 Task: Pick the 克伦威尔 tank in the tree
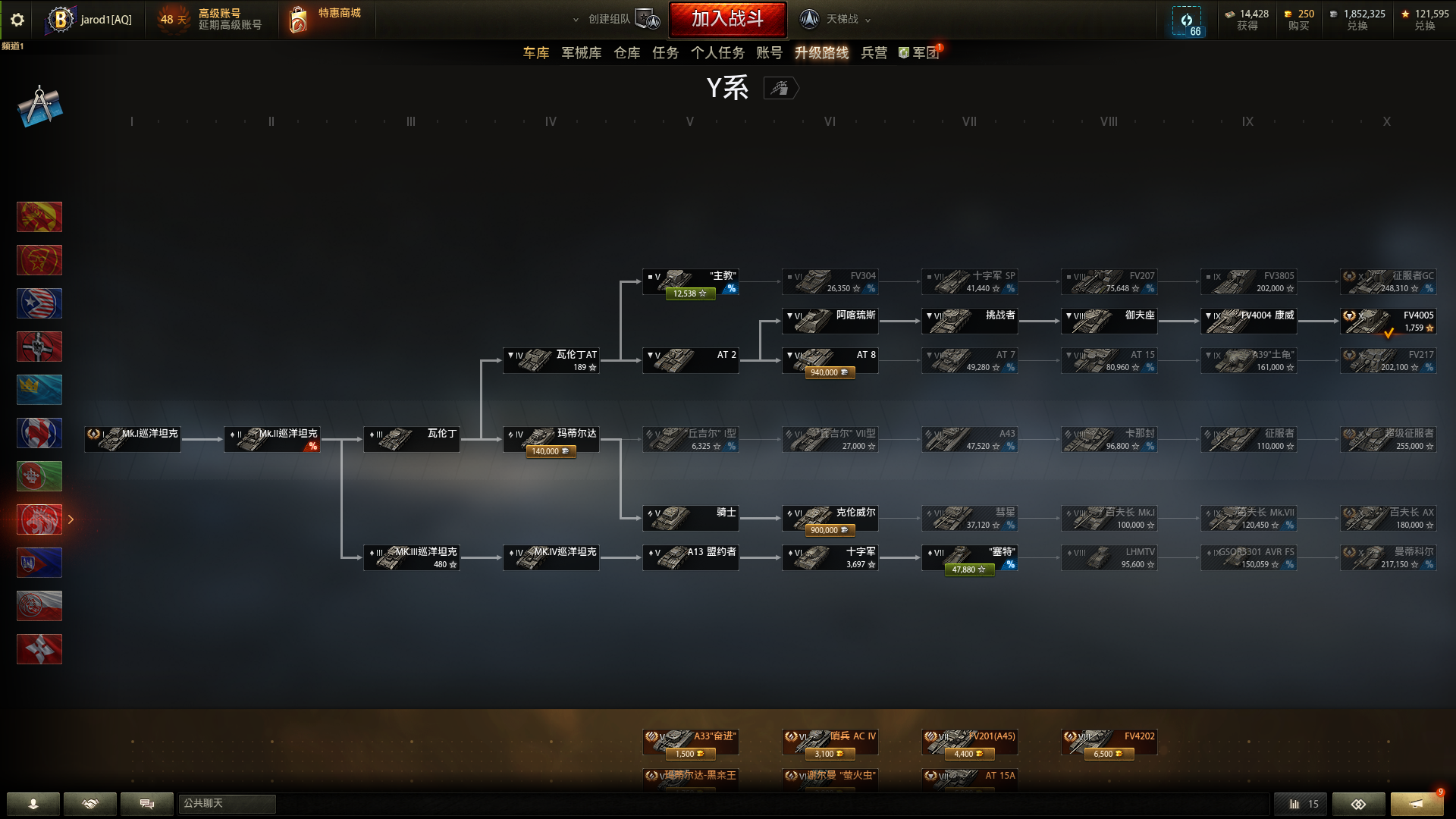point(830,519)
